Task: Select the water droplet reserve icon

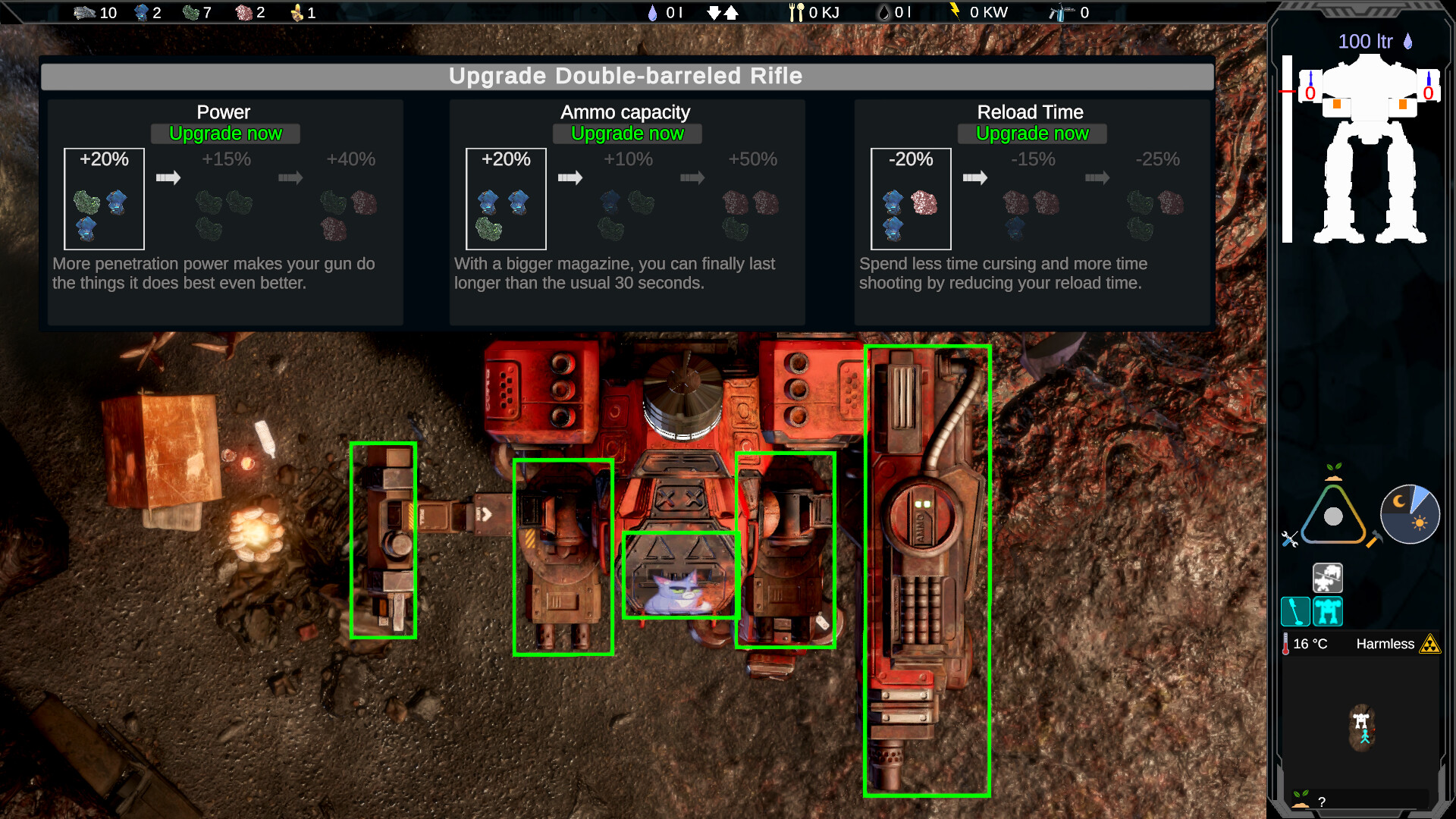Action: (x=653, y=13)
